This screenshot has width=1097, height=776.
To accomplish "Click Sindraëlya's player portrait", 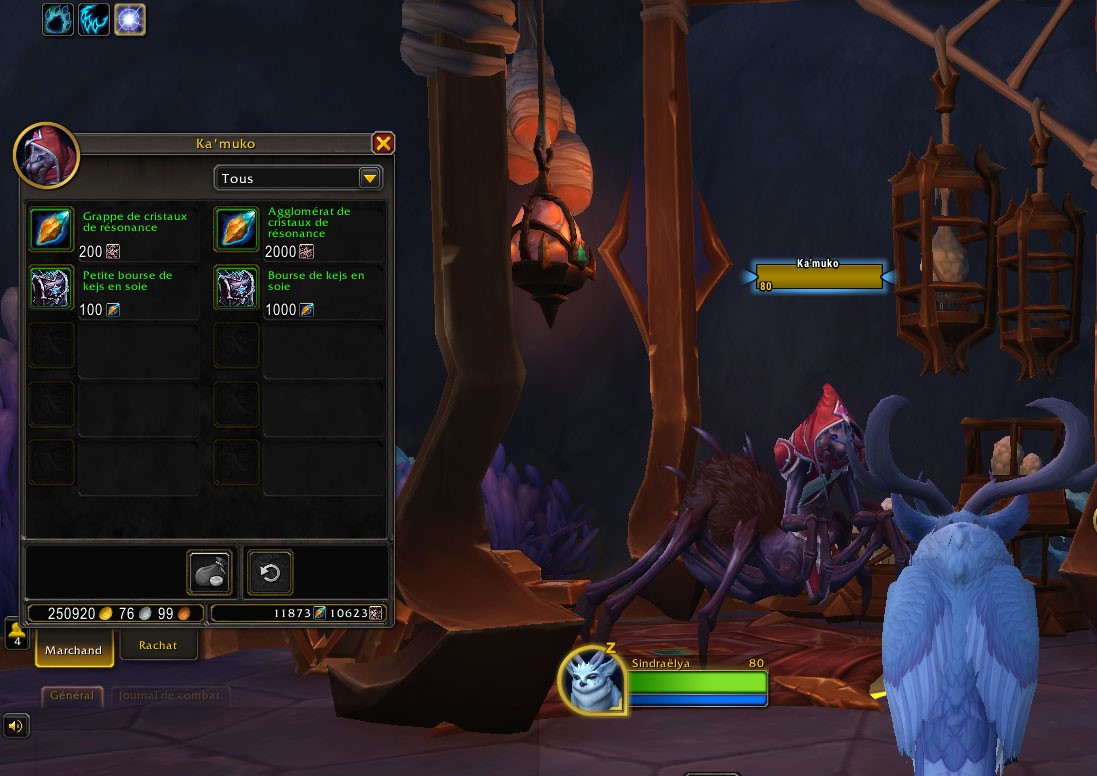I will pyautogui.click(x=593, y=680).
